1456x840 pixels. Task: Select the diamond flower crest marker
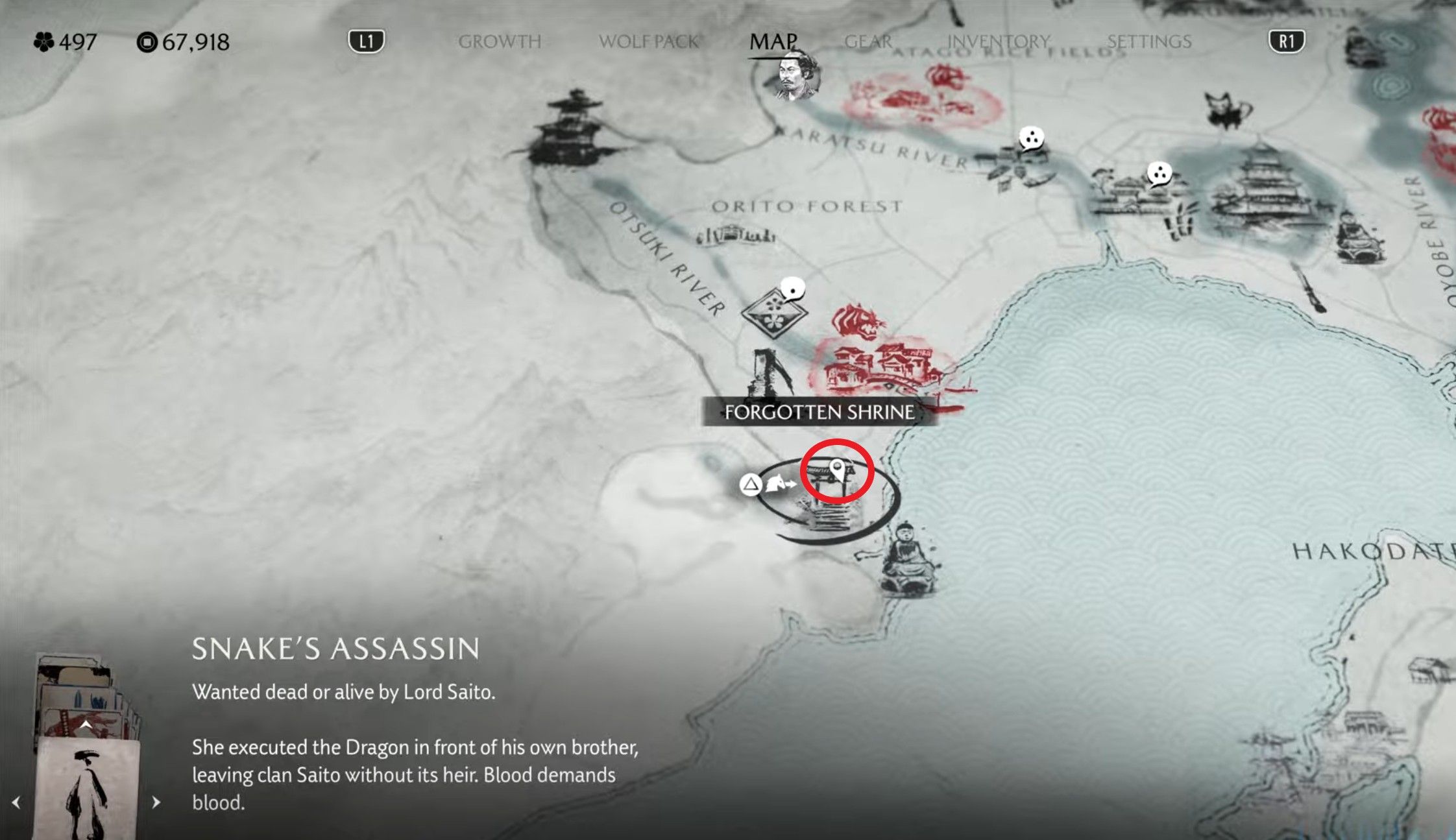coord(773,313)
